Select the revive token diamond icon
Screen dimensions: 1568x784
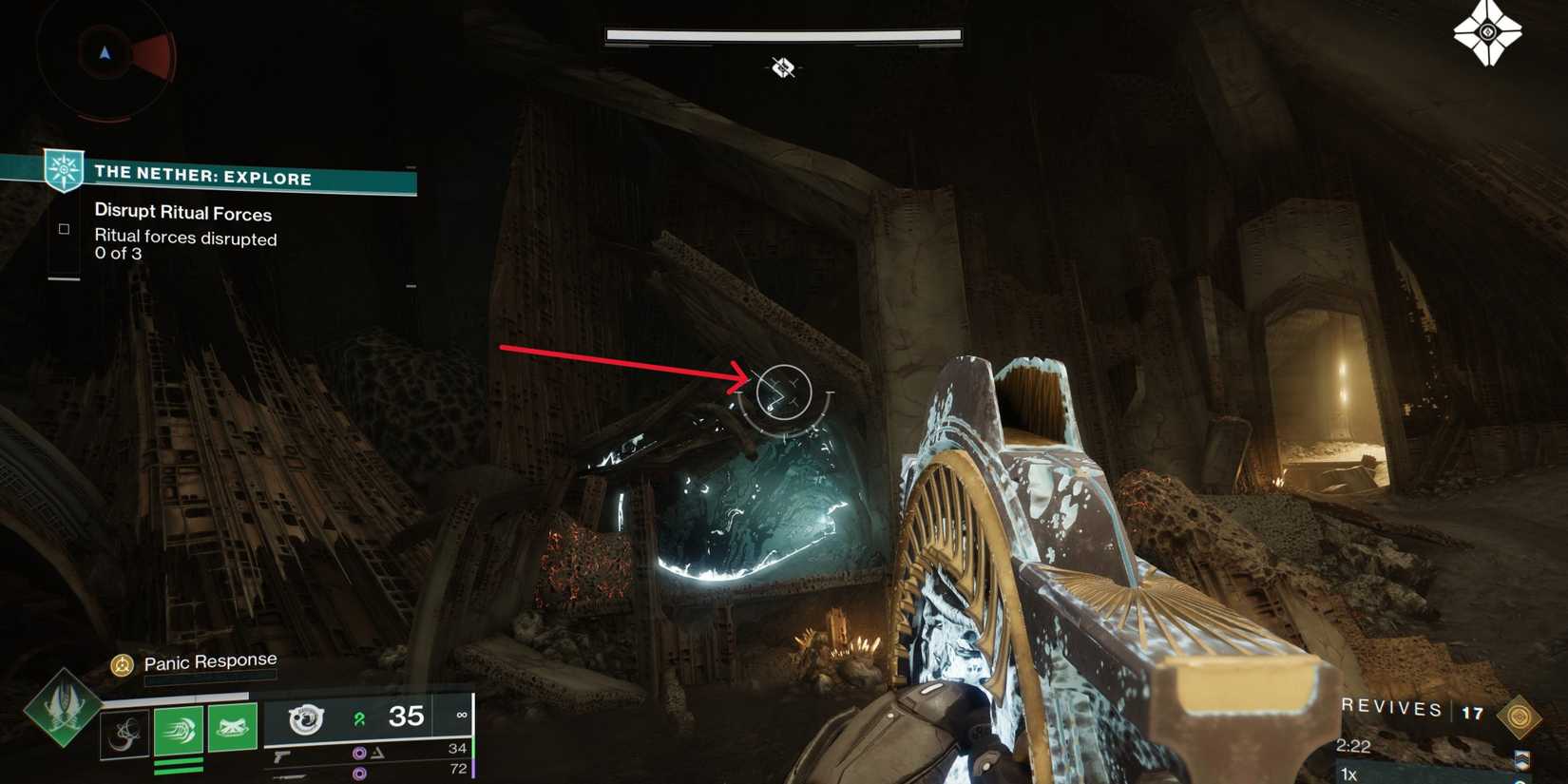tap(1520, 717)
